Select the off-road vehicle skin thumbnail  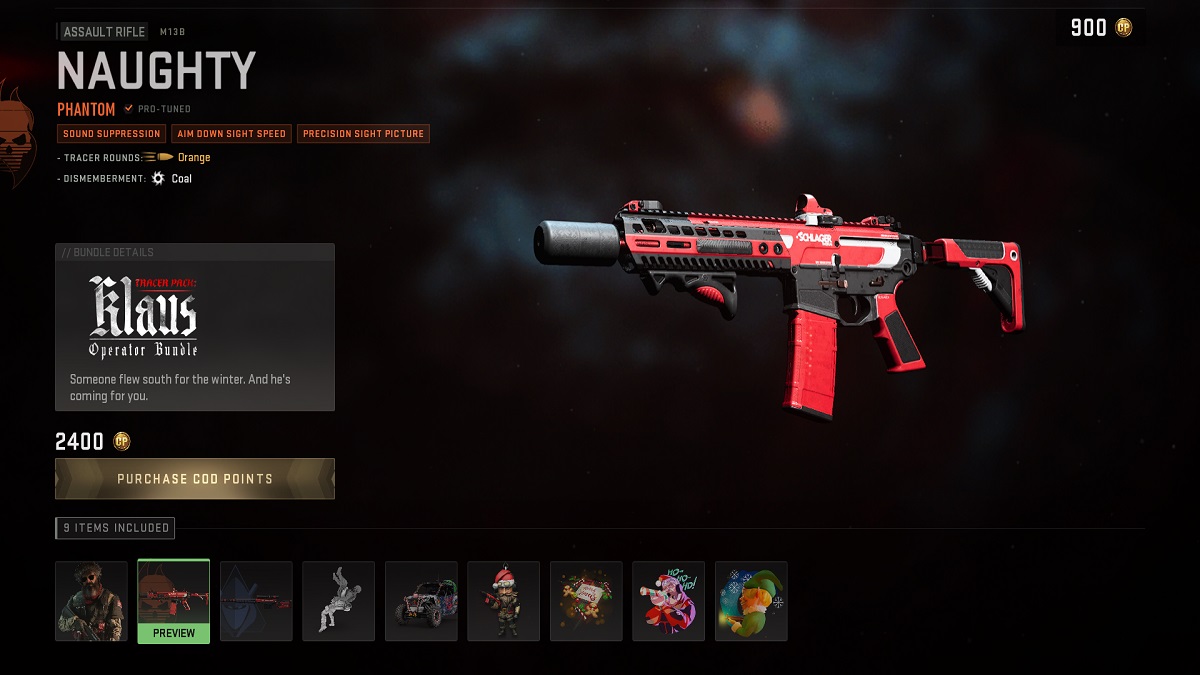click(x=421, y=600)
